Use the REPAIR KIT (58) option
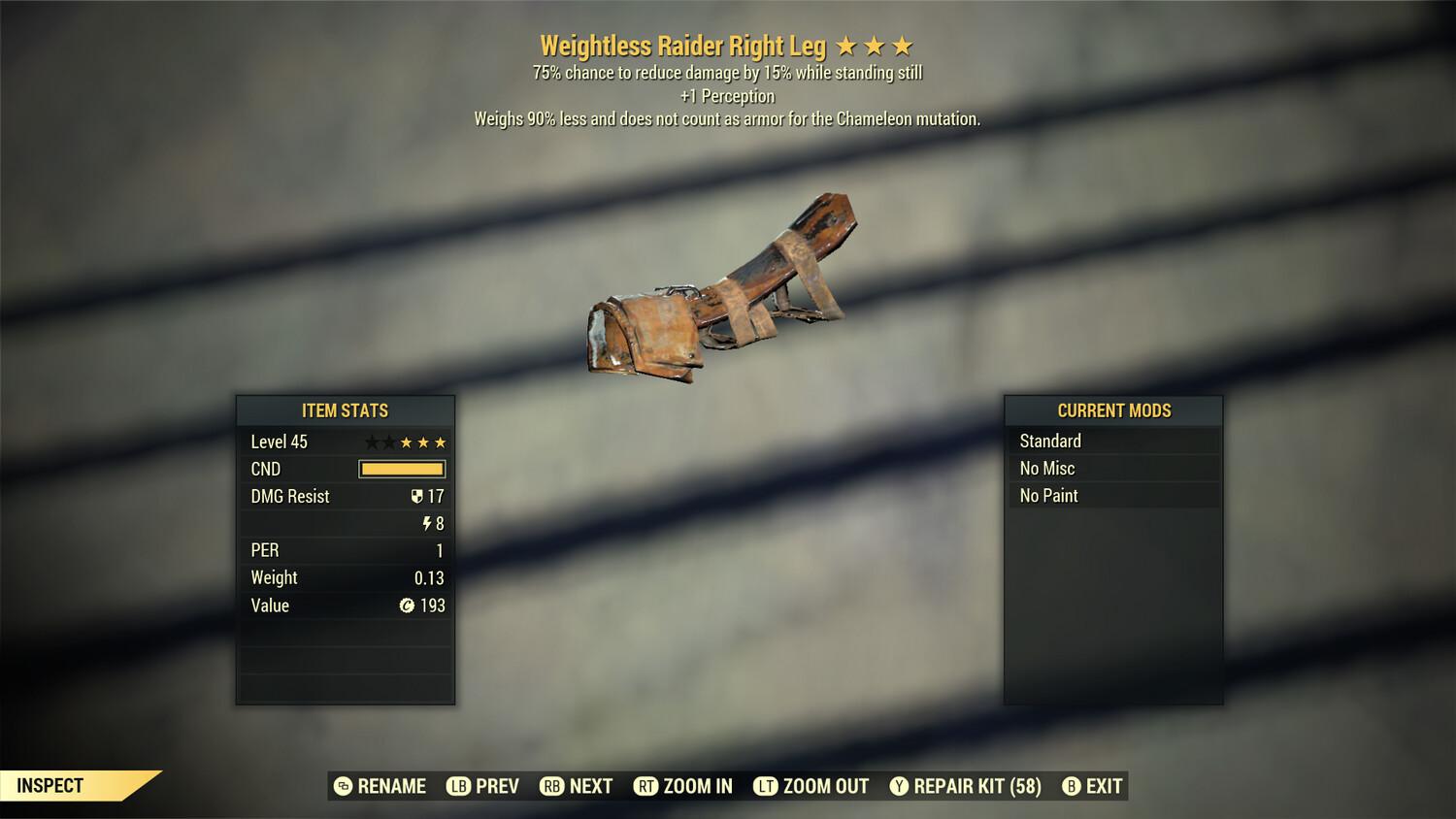This screenshot has width=1456, height=819. (x=966, y=786)
